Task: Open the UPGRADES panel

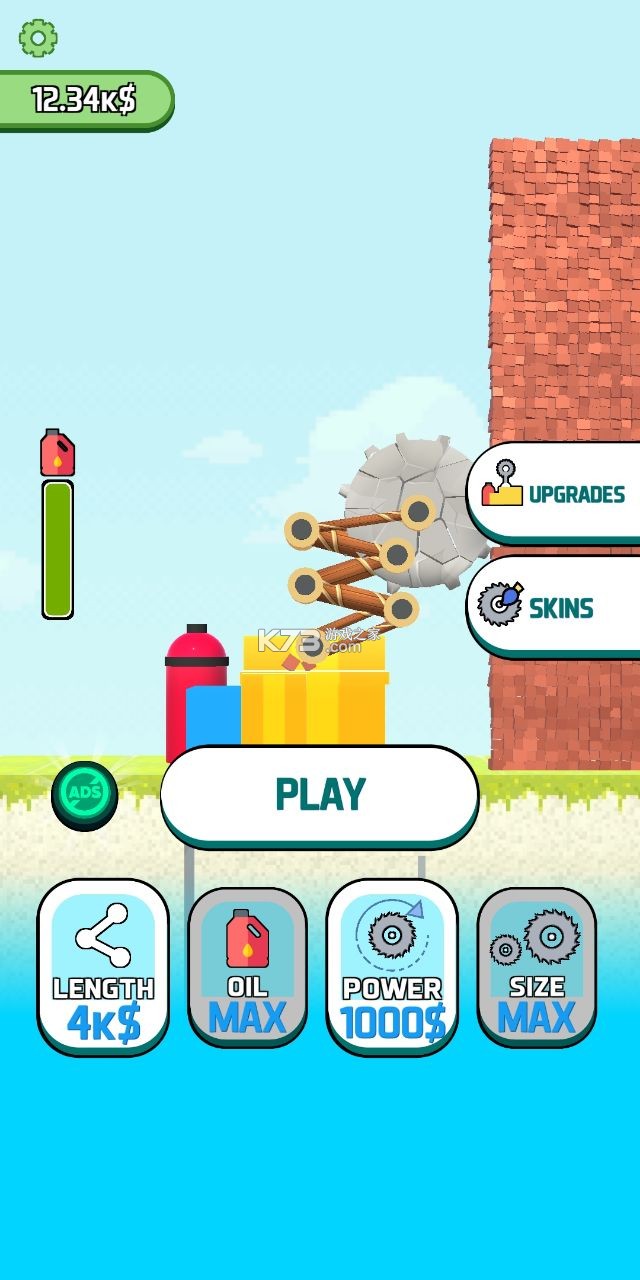Action: pos(556,493)
